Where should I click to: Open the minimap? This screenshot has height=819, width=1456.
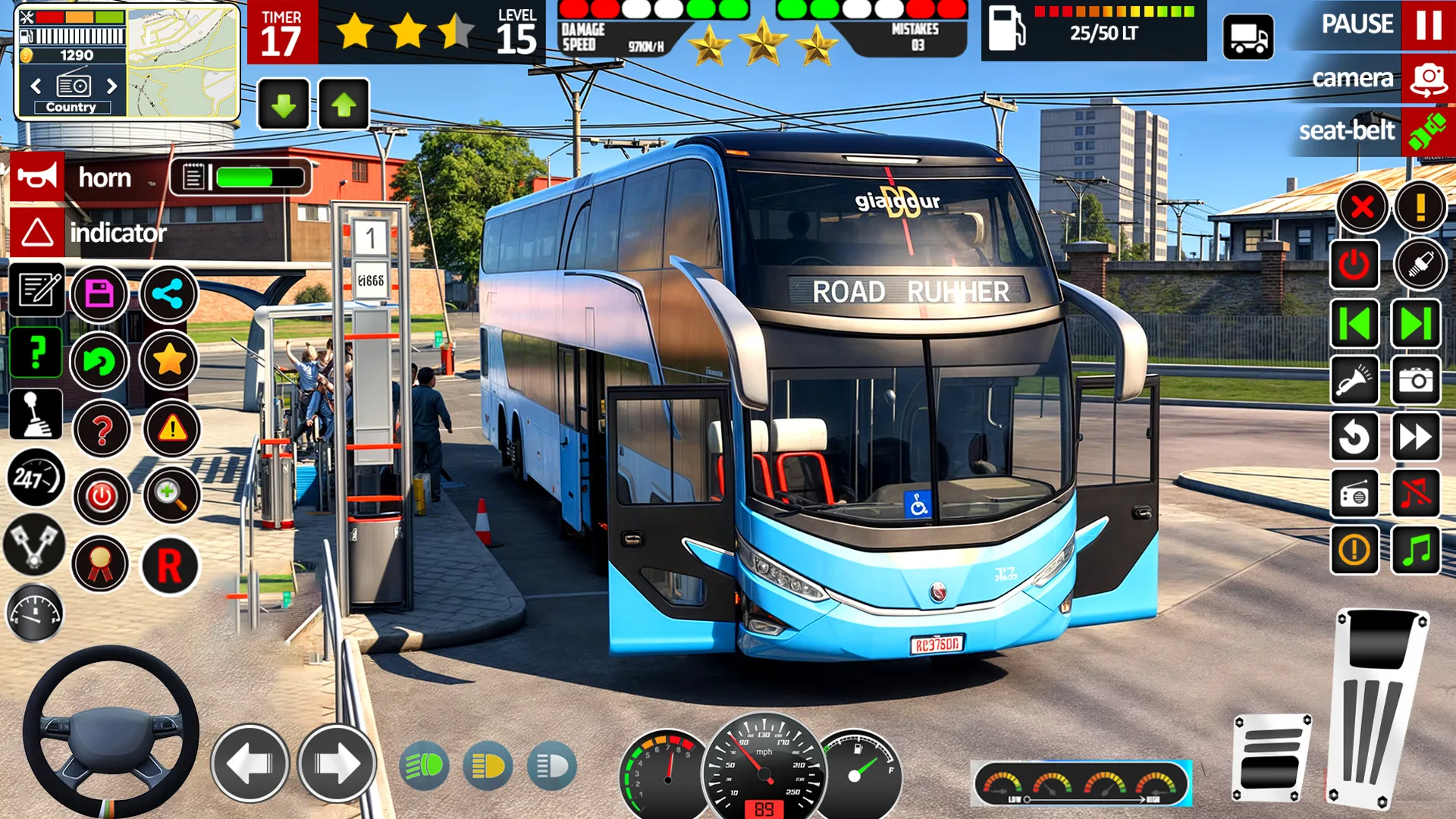point(182,62)
